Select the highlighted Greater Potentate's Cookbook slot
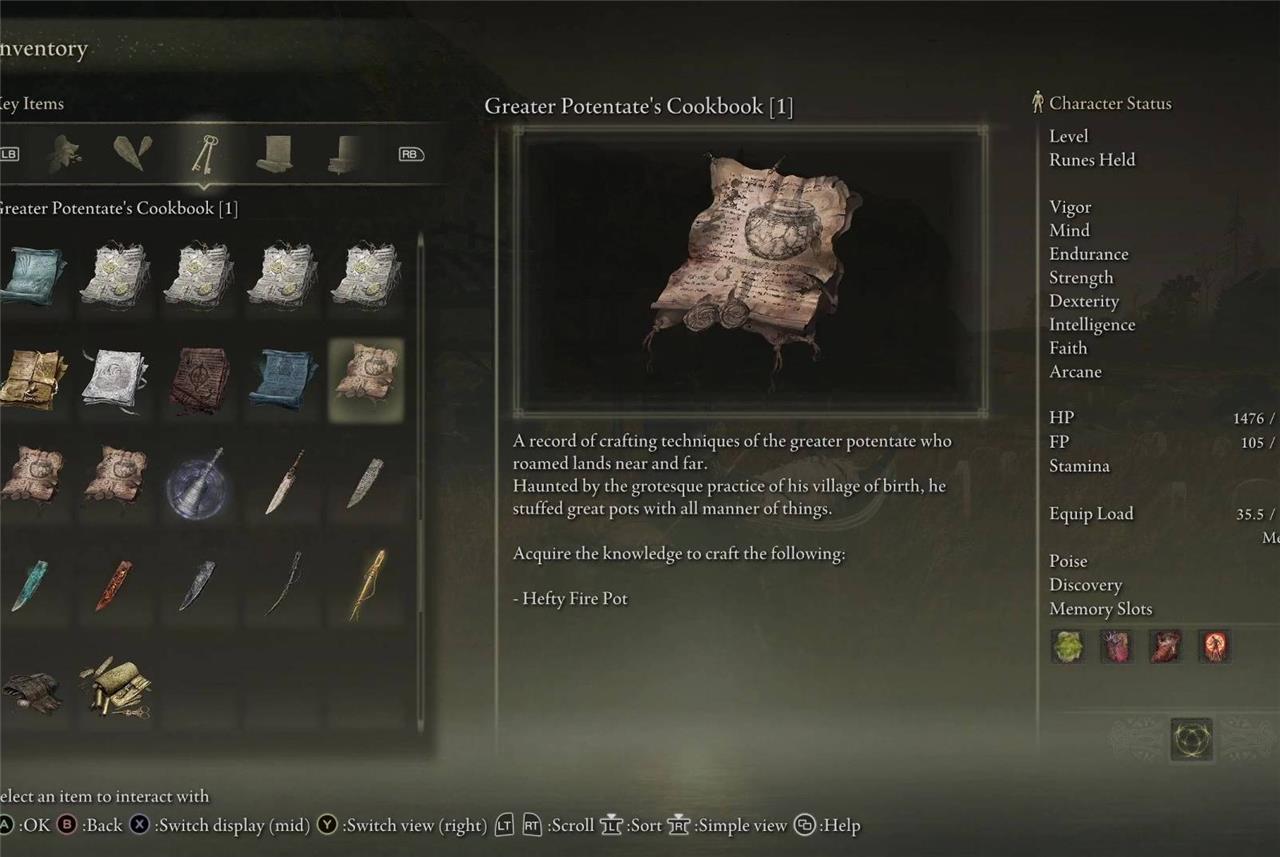1280x857 pixels. [x=366, y=378]
